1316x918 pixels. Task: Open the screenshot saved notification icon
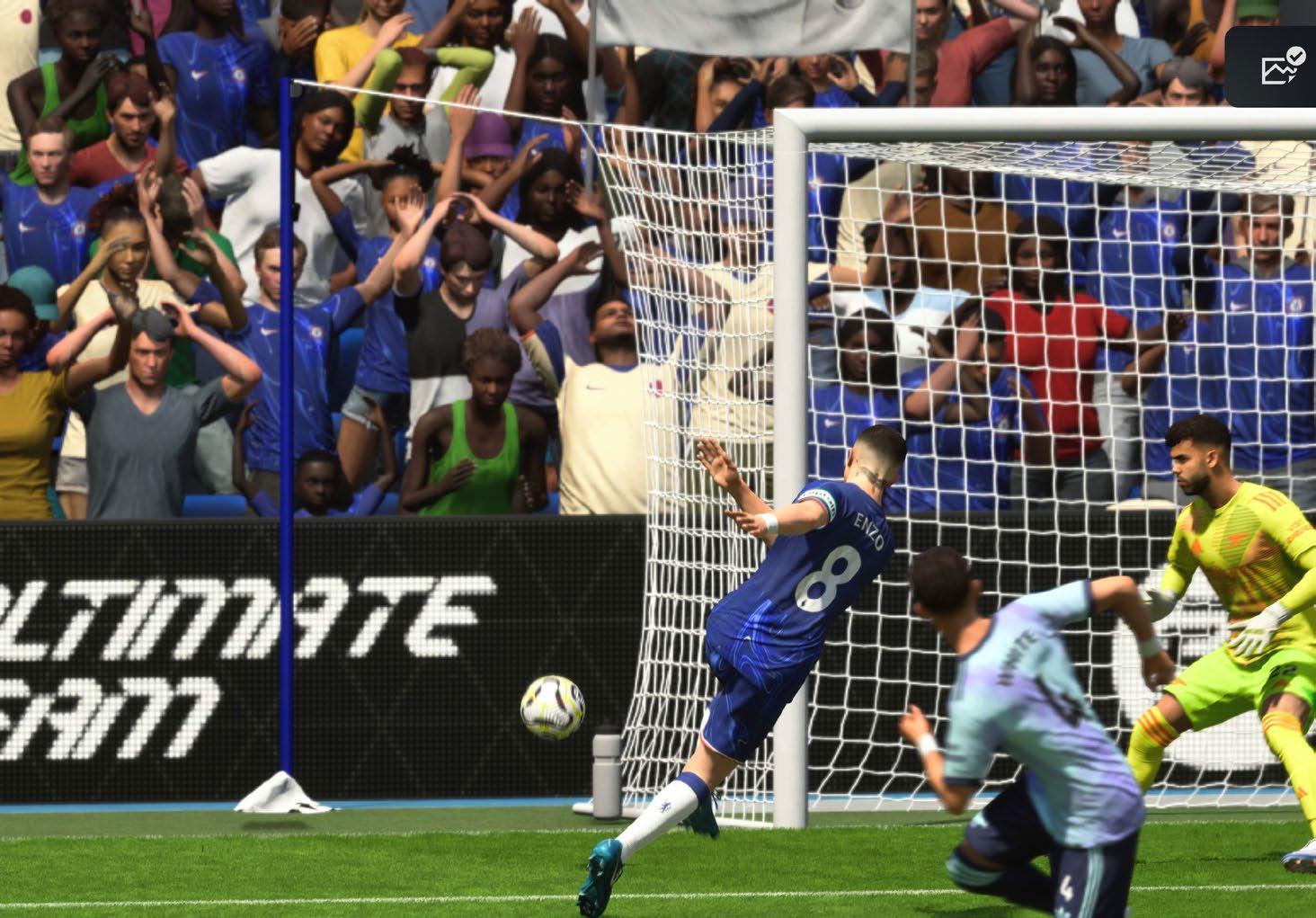point(1283,67)
